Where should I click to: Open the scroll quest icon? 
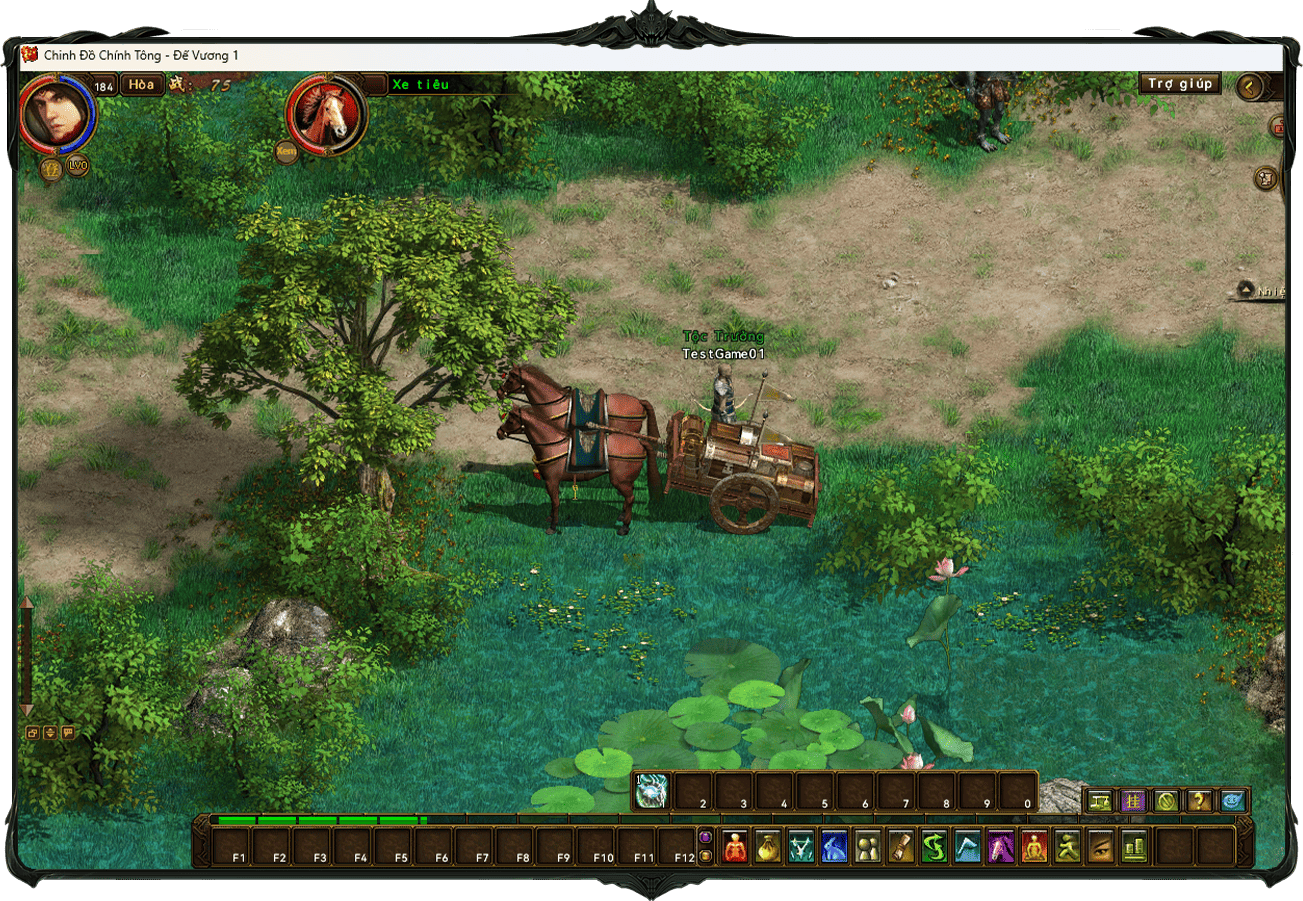(900, 846)
